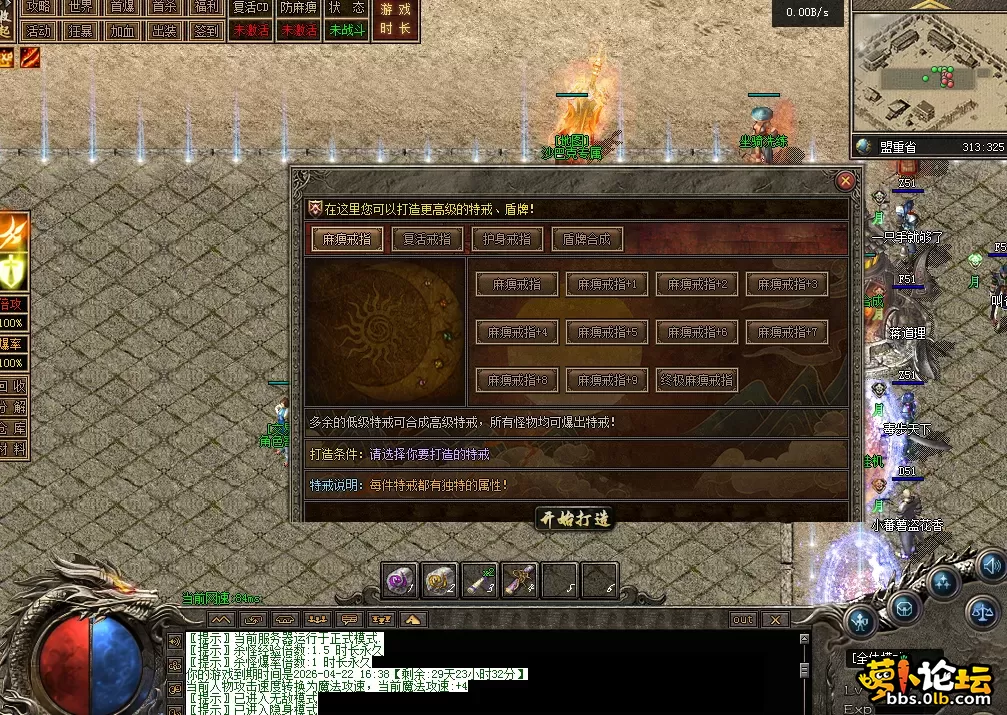Choose 麻痹戒指+3 to forge
Viewport: 1007px width, 715px height.
[787, 284]
